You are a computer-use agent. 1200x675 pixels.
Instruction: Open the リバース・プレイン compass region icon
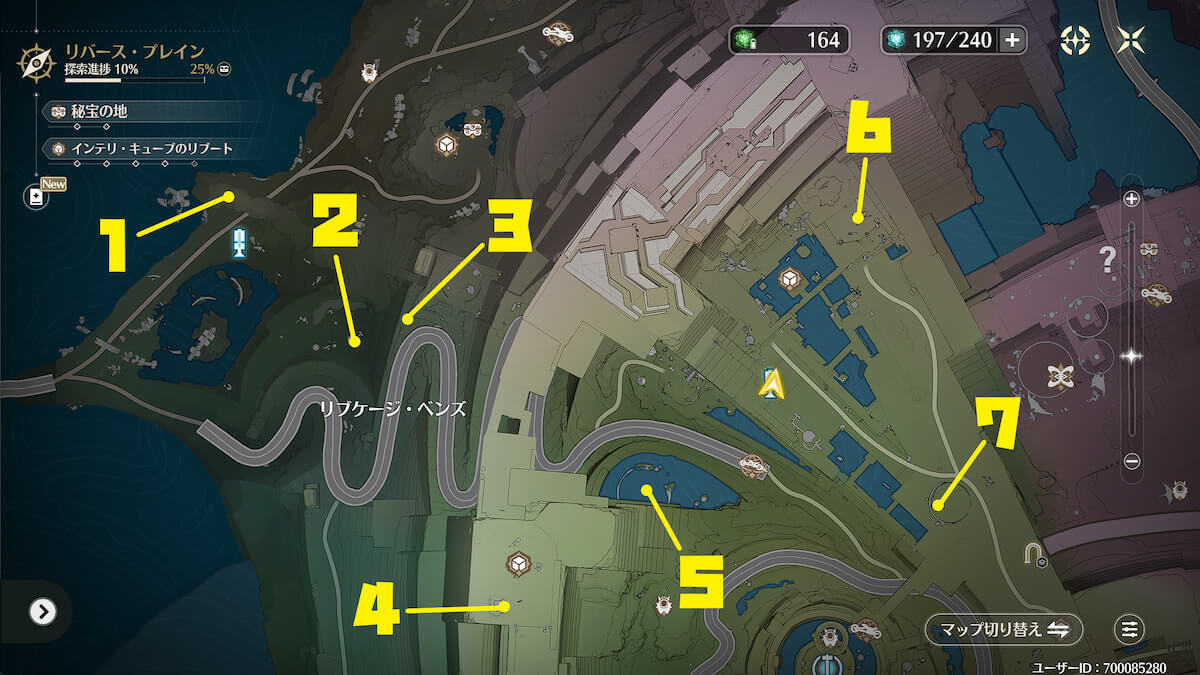38,61
